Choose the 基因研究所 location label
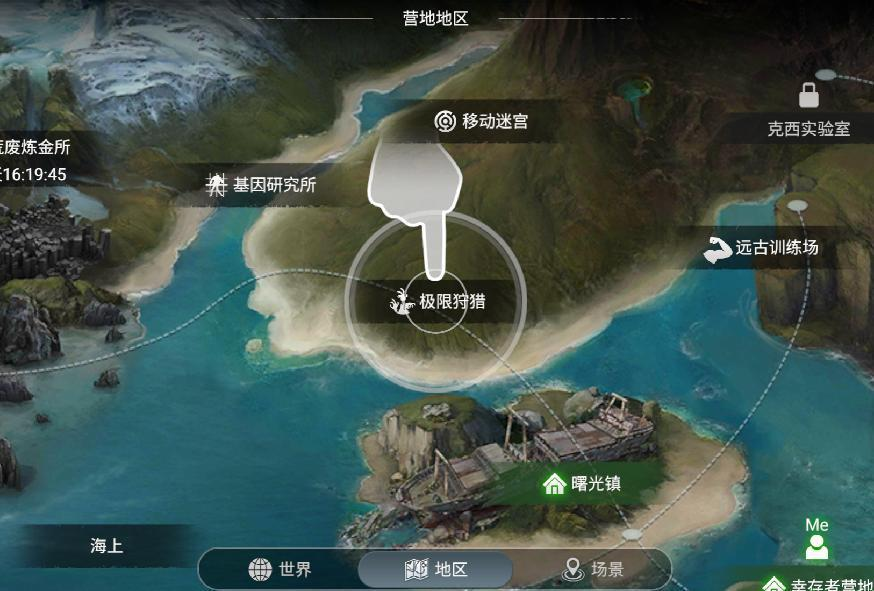Screen dimensions: 874x591 click(x=262, y=185)
